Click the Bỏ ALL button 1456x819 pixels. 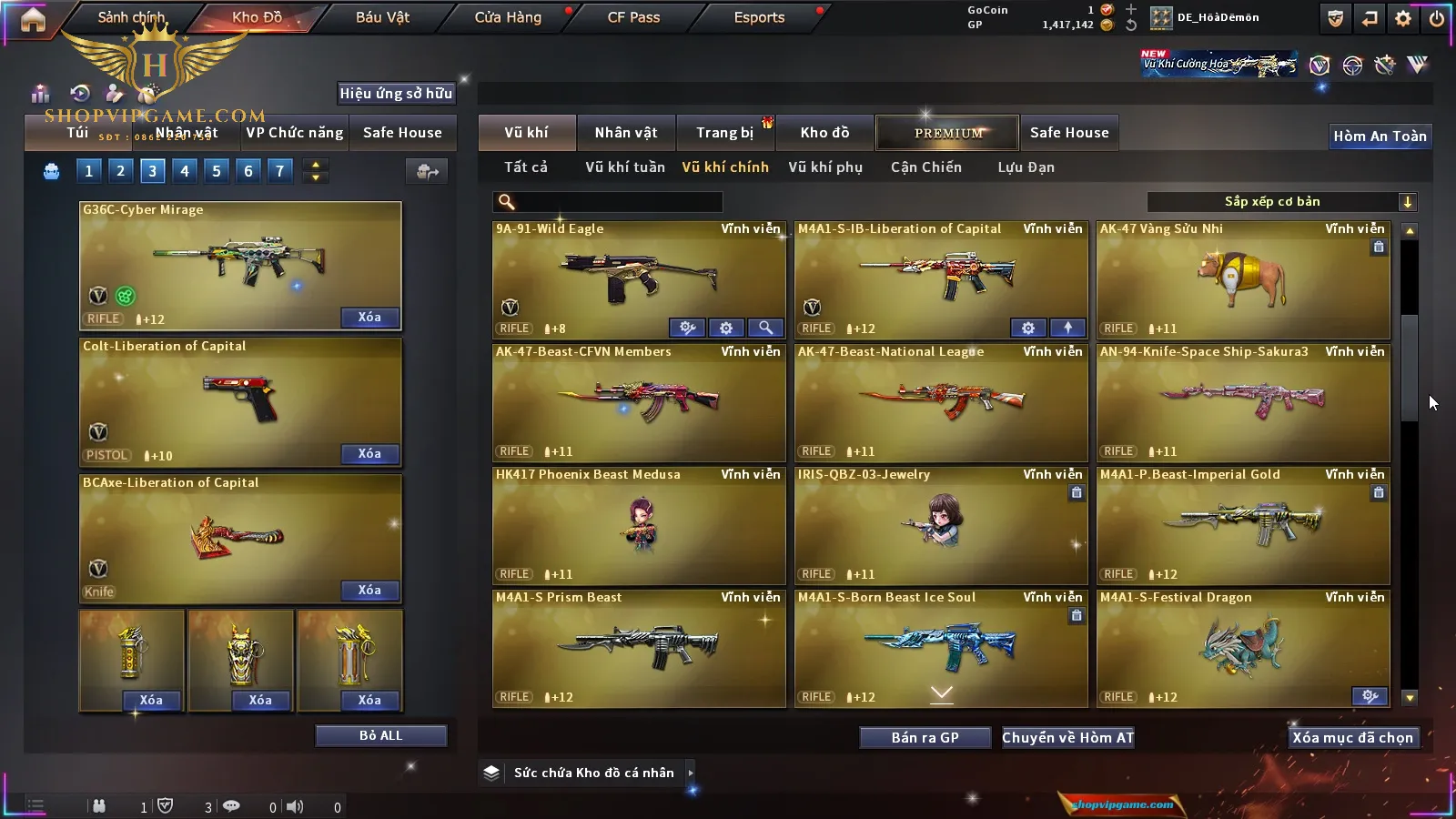pyautogui.click(x=380, y=735)
